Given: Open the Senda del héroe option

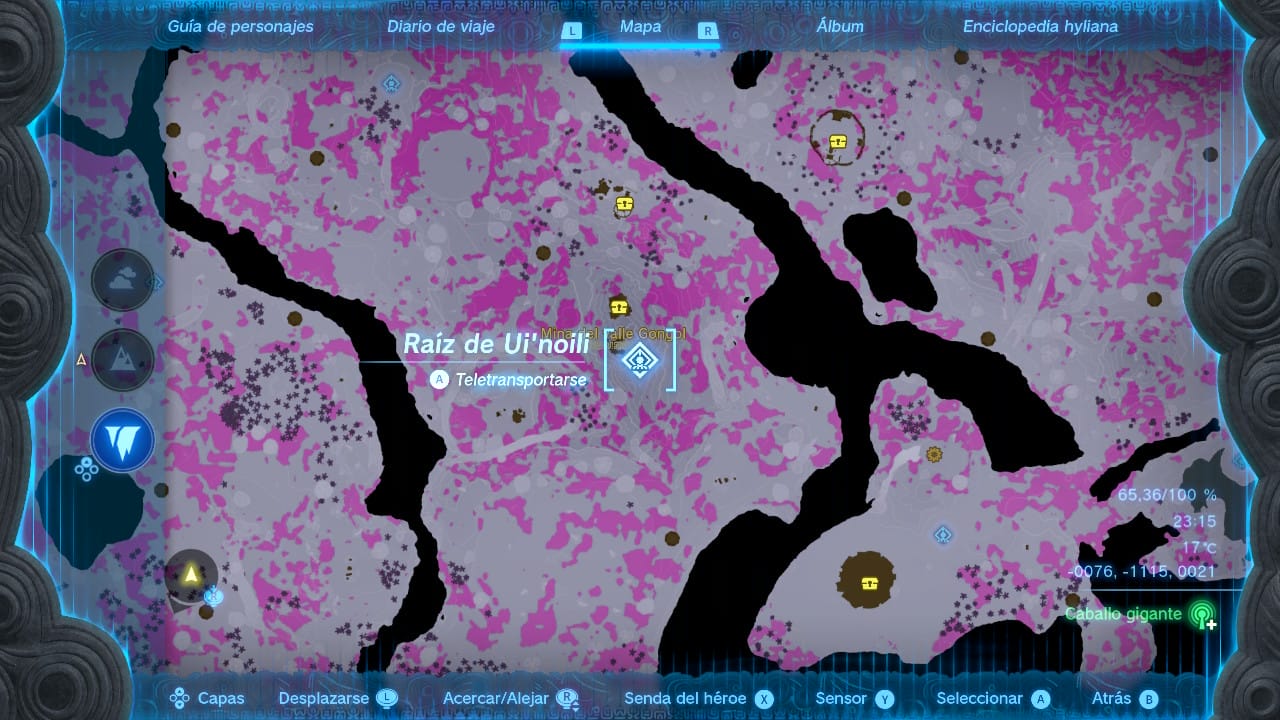Looking at the screenshot, I should (698, 699).
